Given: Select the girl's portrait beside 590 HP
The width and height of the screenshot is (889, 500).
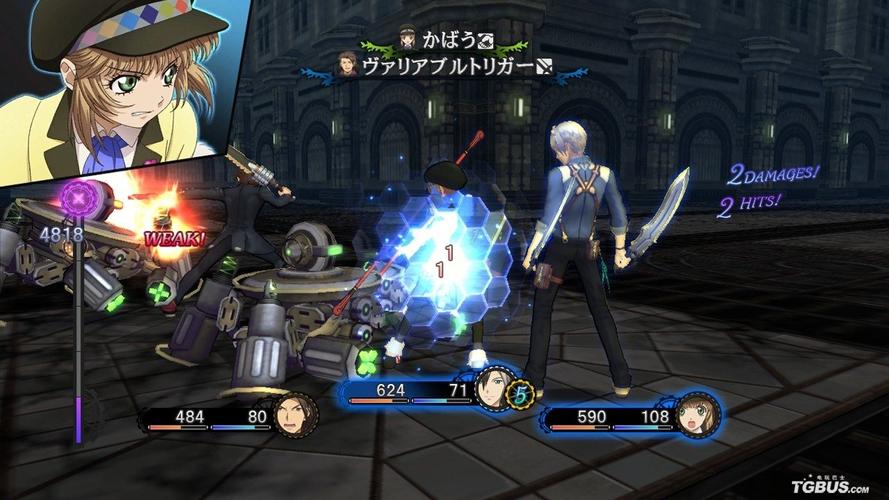Looking at the screenshot, I should [x=697, y=412].
